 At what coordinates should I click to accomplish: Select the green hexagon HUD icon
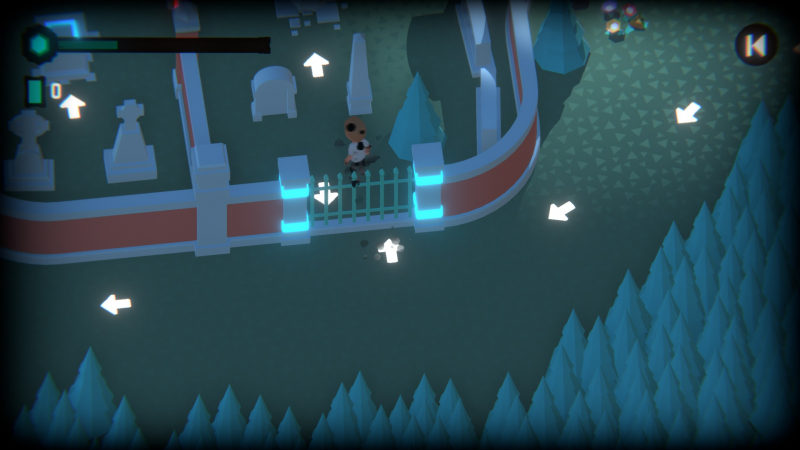pyautogui.click(x=40, y=45)
